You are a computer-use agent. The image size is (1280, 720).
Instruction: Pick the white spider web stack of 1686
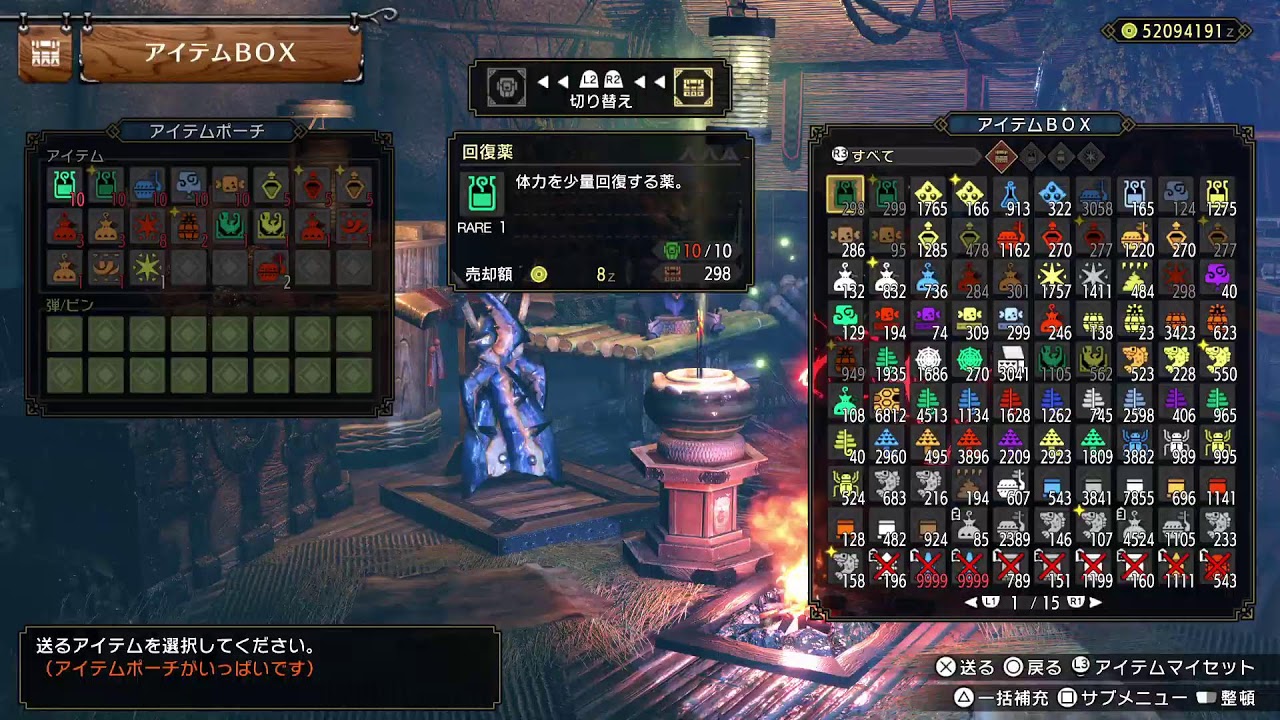point(928,361)
